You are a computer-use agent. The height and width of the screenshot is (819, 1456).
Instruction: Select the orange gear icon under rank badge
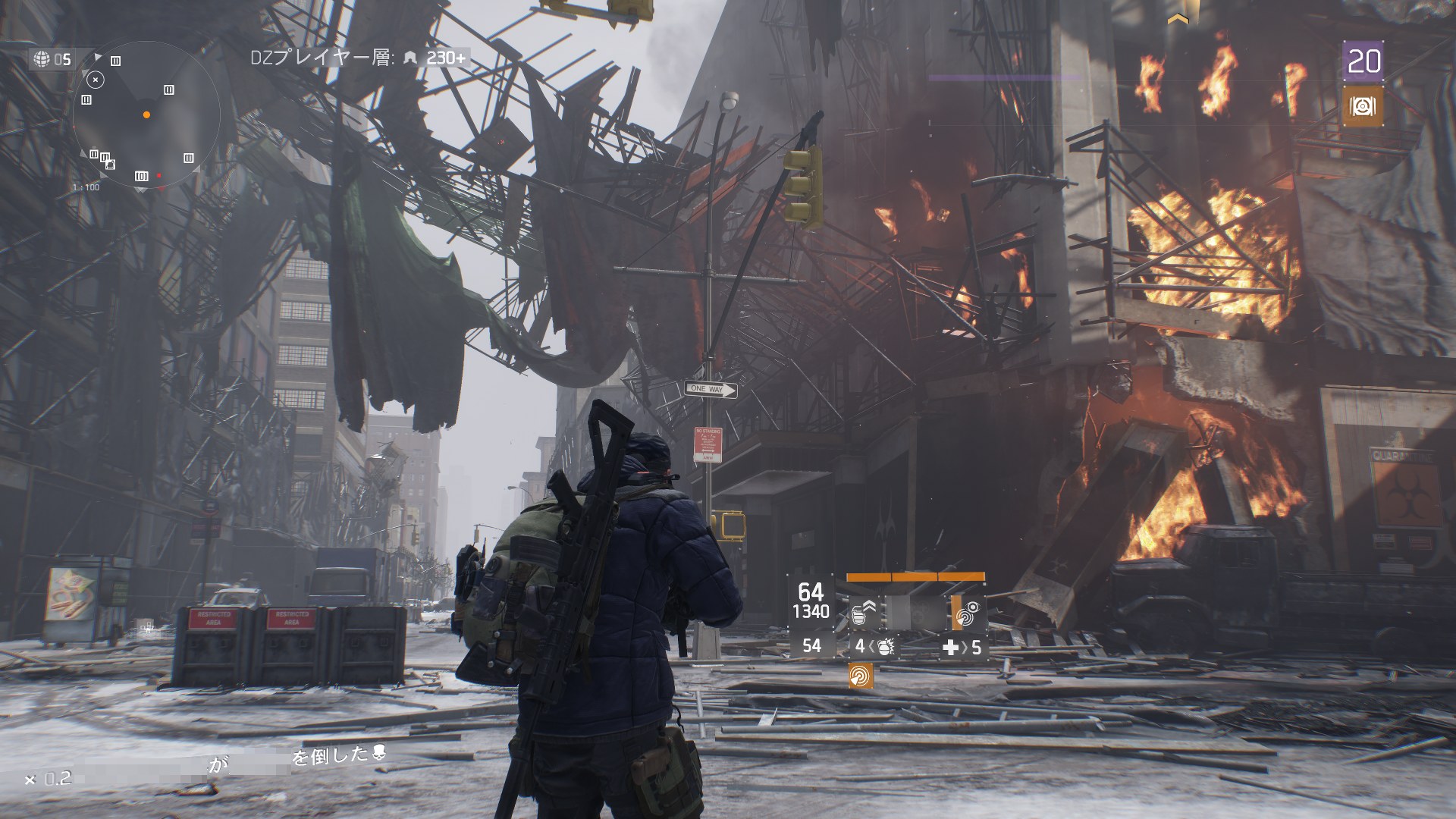tap(1363, 107)
